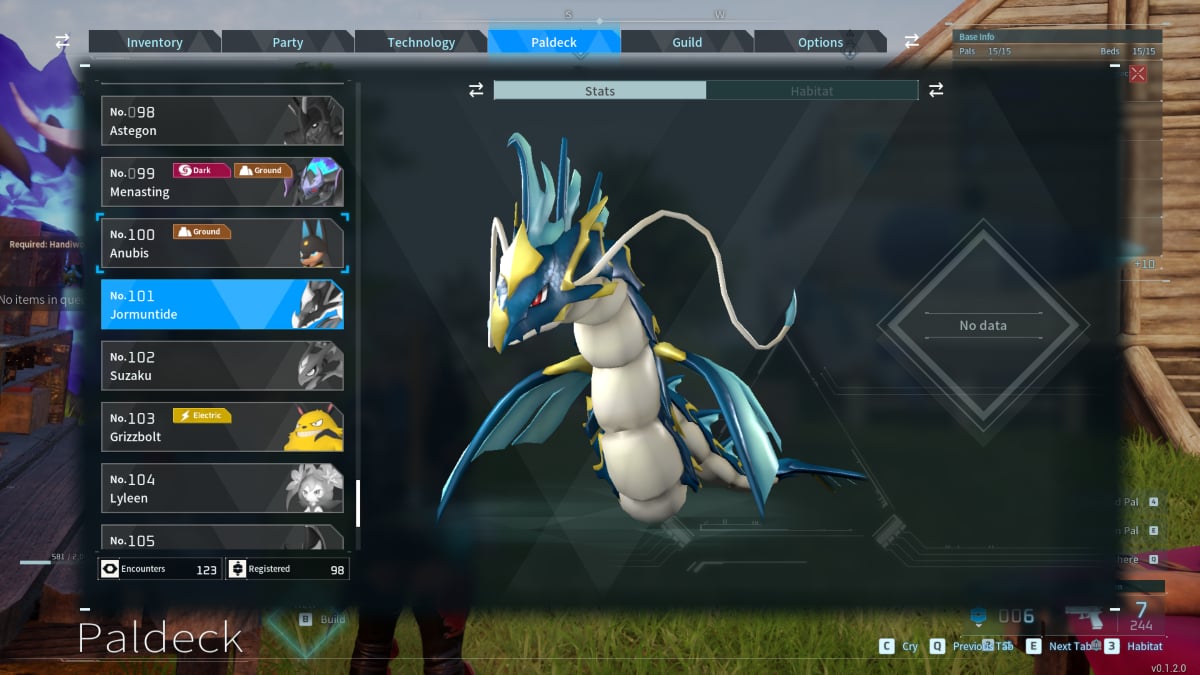Click the Paldeck list scrollbar handle
Image resolution: width=1200 pixels, height=675 pixels.
coord(358,503)
